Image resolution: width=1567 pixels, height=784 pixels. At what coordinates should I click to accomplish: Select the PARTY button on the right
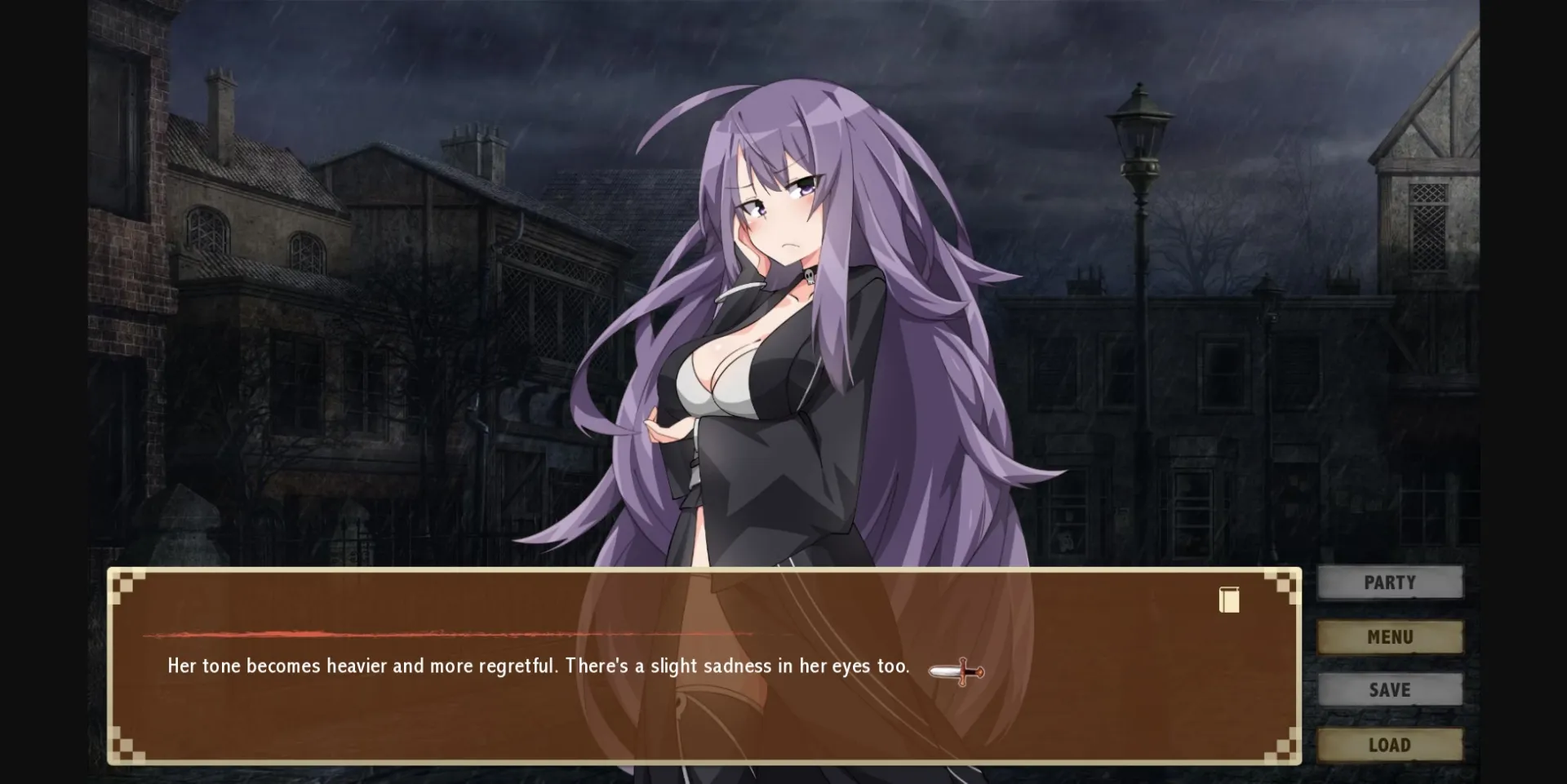[x=1390, y=582]
